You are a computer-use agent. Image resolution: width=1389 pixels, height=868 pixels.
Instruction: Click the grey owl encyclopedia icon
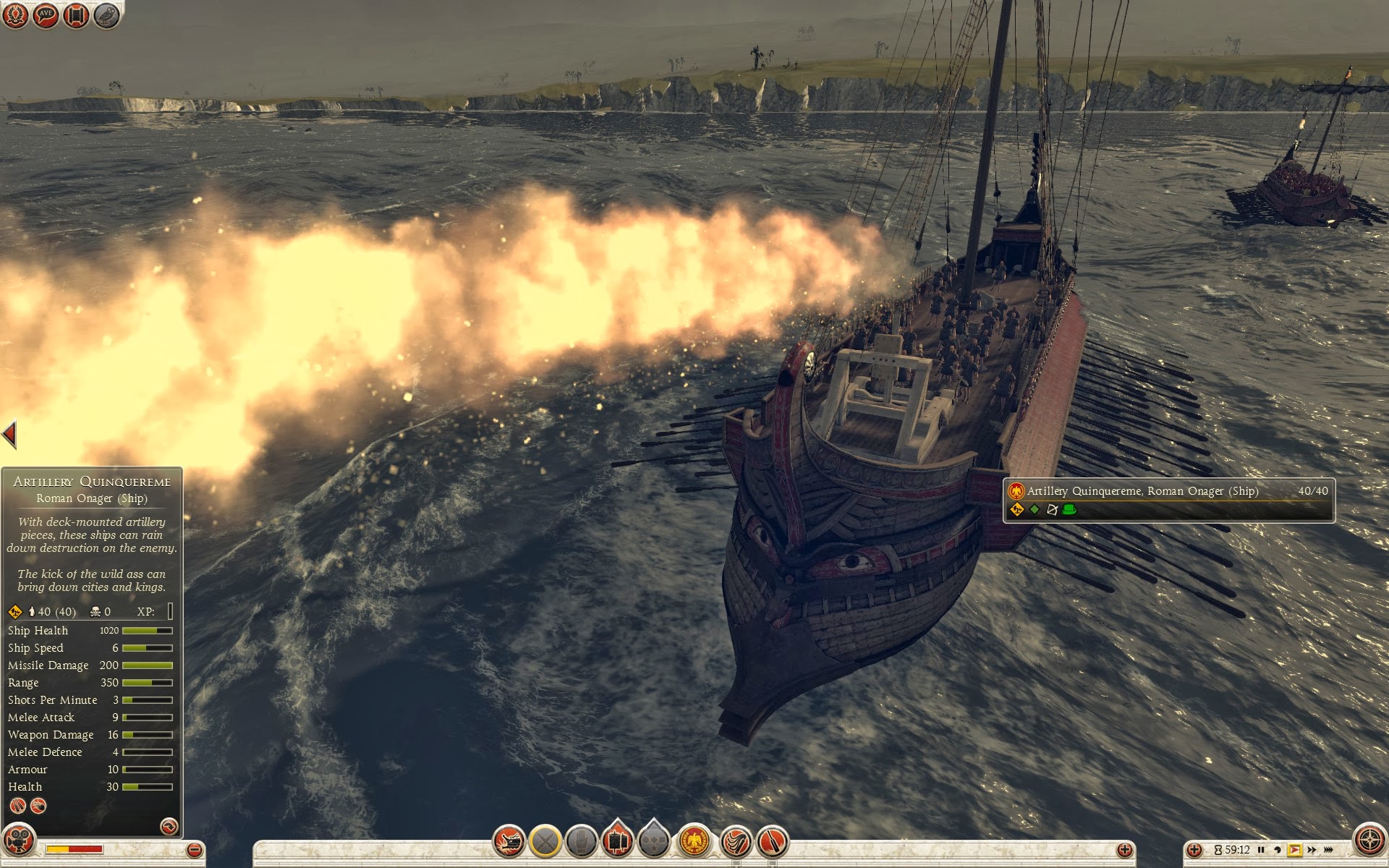[106, 15]
